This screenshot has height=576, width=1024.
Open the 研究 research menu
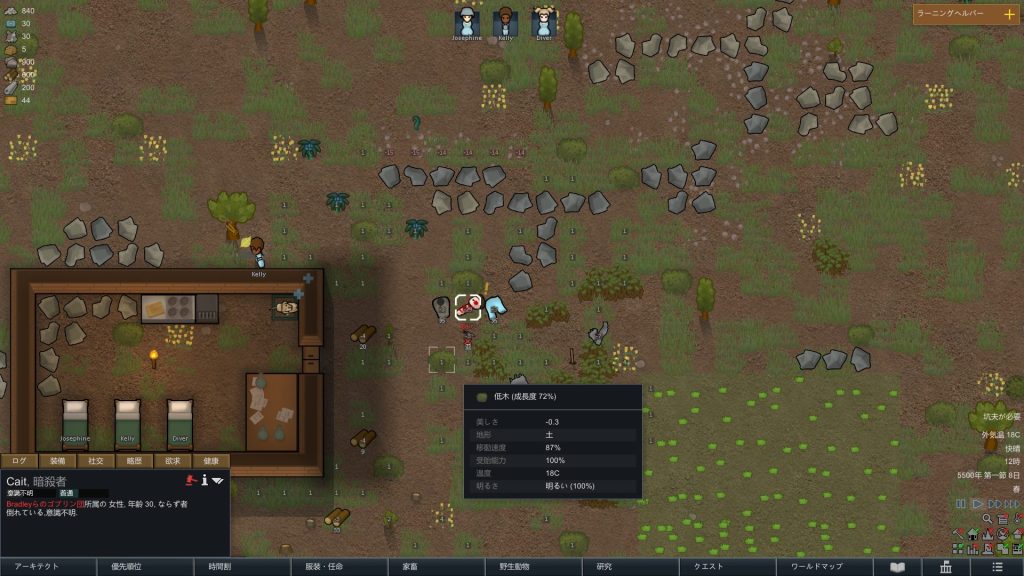[x=629, y=566]
